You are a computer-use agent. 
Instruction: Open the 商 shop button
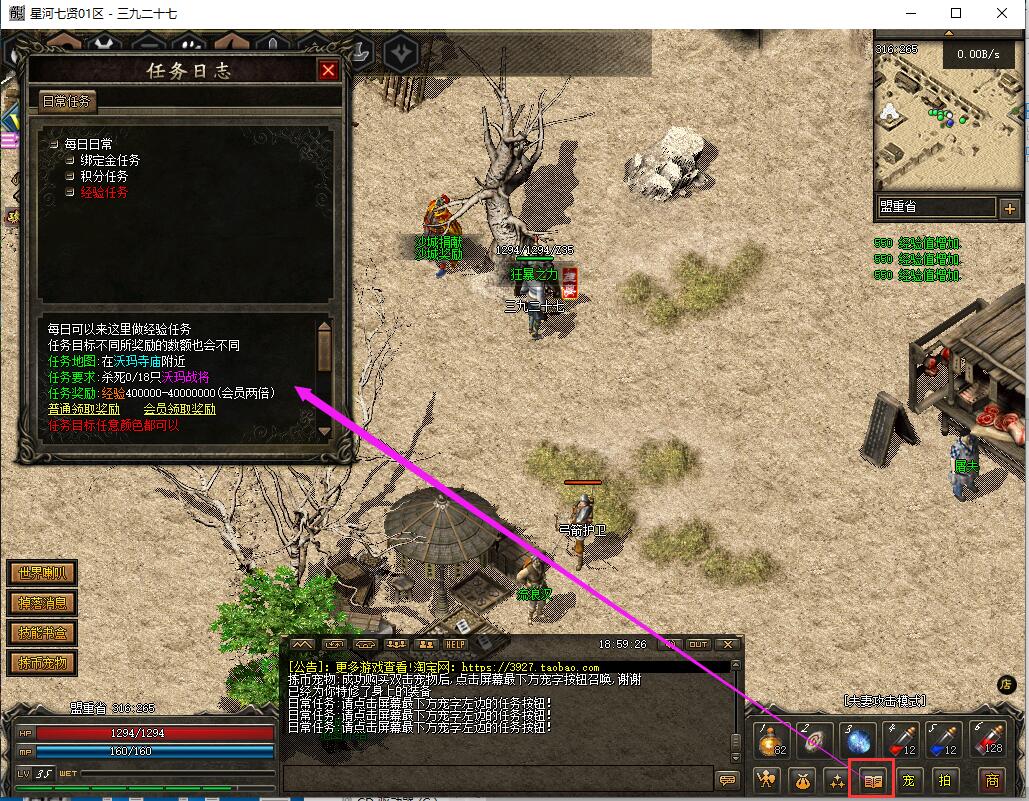991,780
